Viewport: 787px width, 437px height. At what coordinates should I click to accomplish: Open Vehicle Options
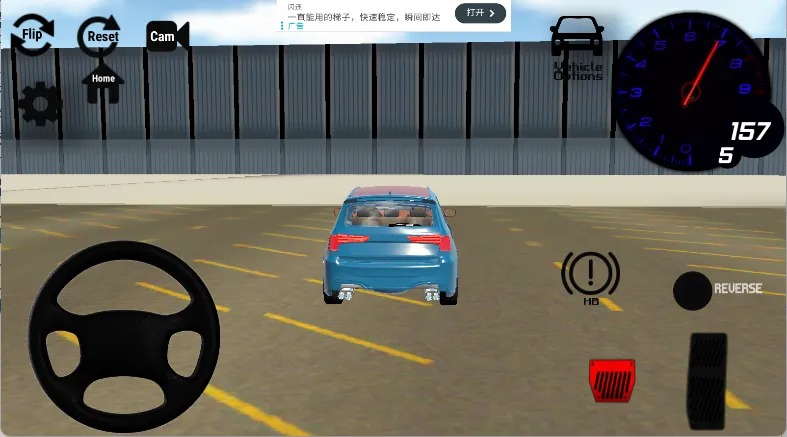(578, 48)
